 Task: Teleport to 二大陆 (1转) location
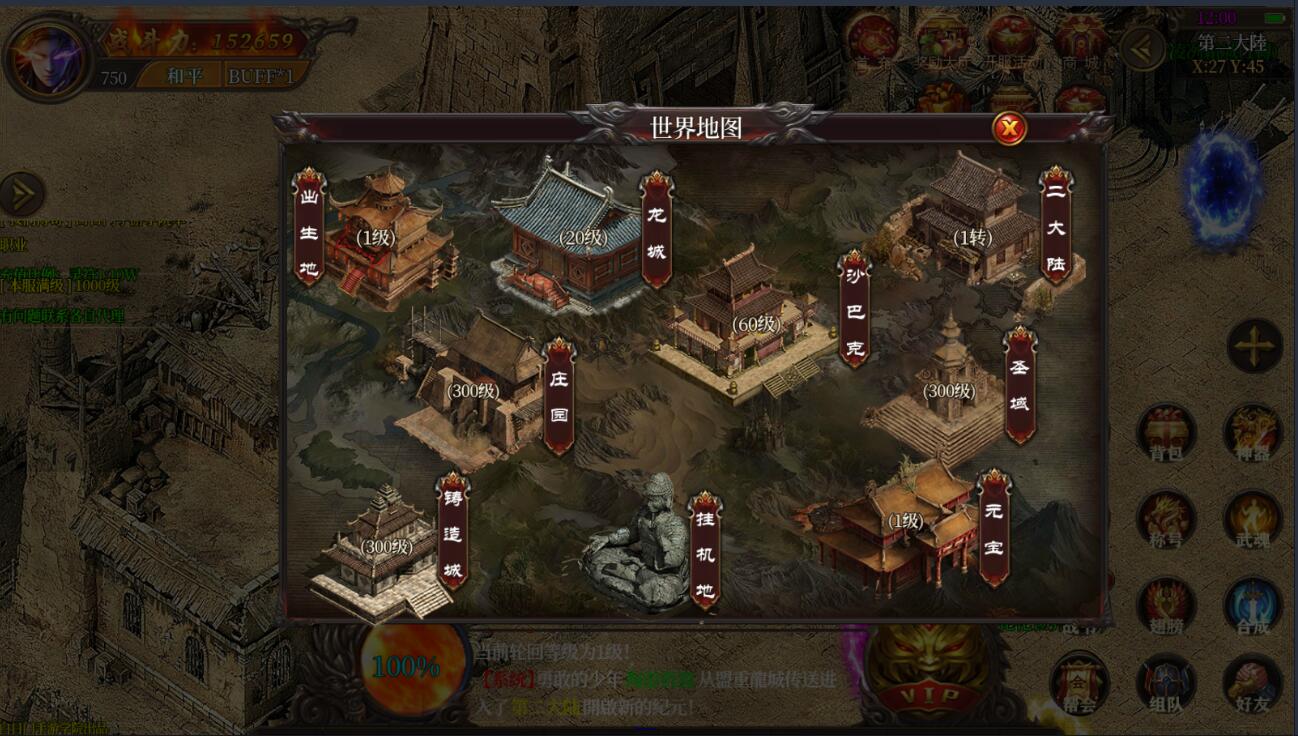coord(968,235)
